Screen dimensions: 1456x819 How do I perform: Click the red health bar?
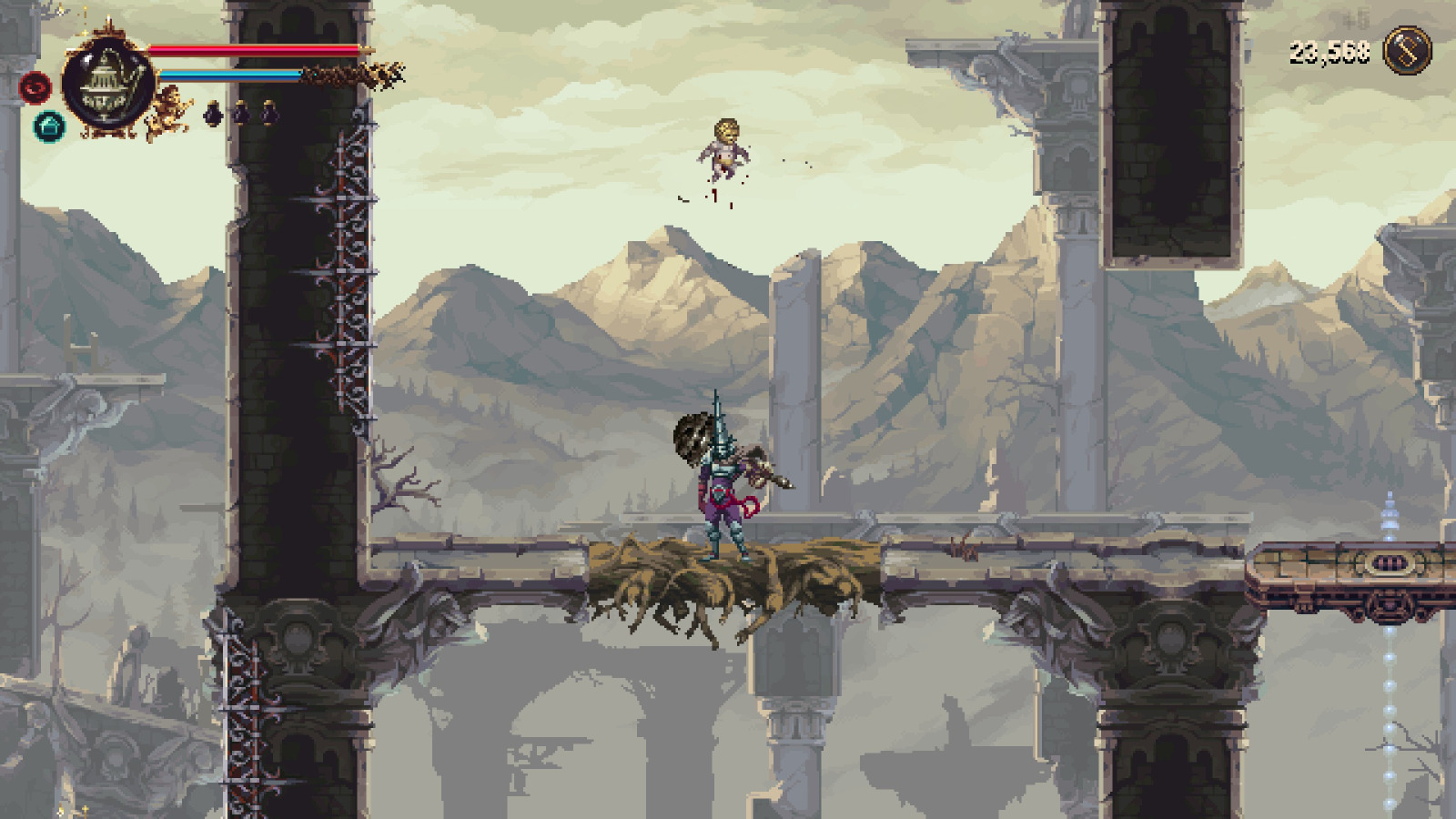tap(255, 50)
